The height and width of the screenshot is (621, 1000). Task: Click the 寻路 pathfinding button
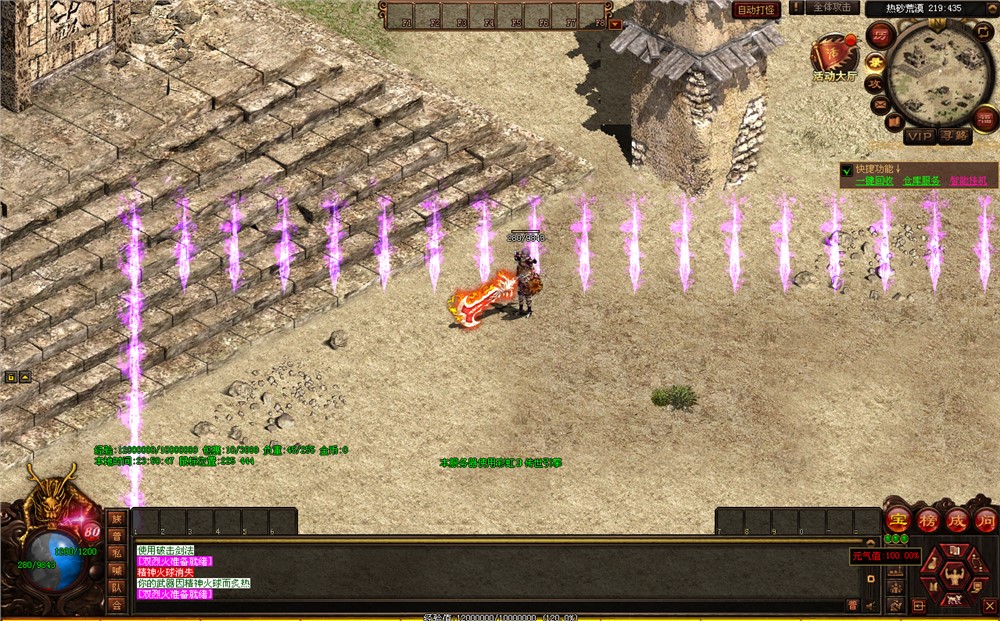click(955, 134)
